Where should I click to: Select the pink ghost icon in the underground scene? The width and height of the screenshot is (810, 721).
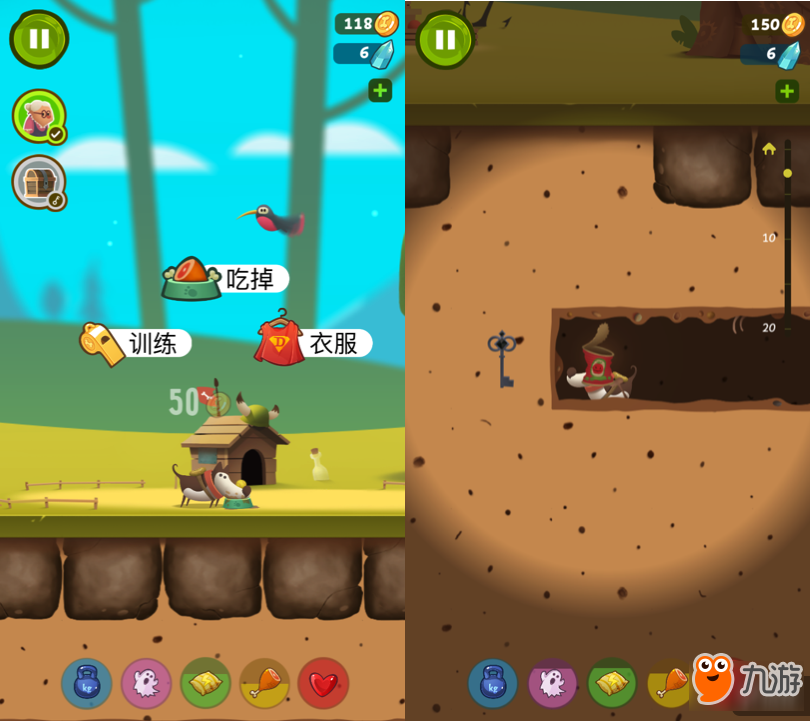pos(553,684)
